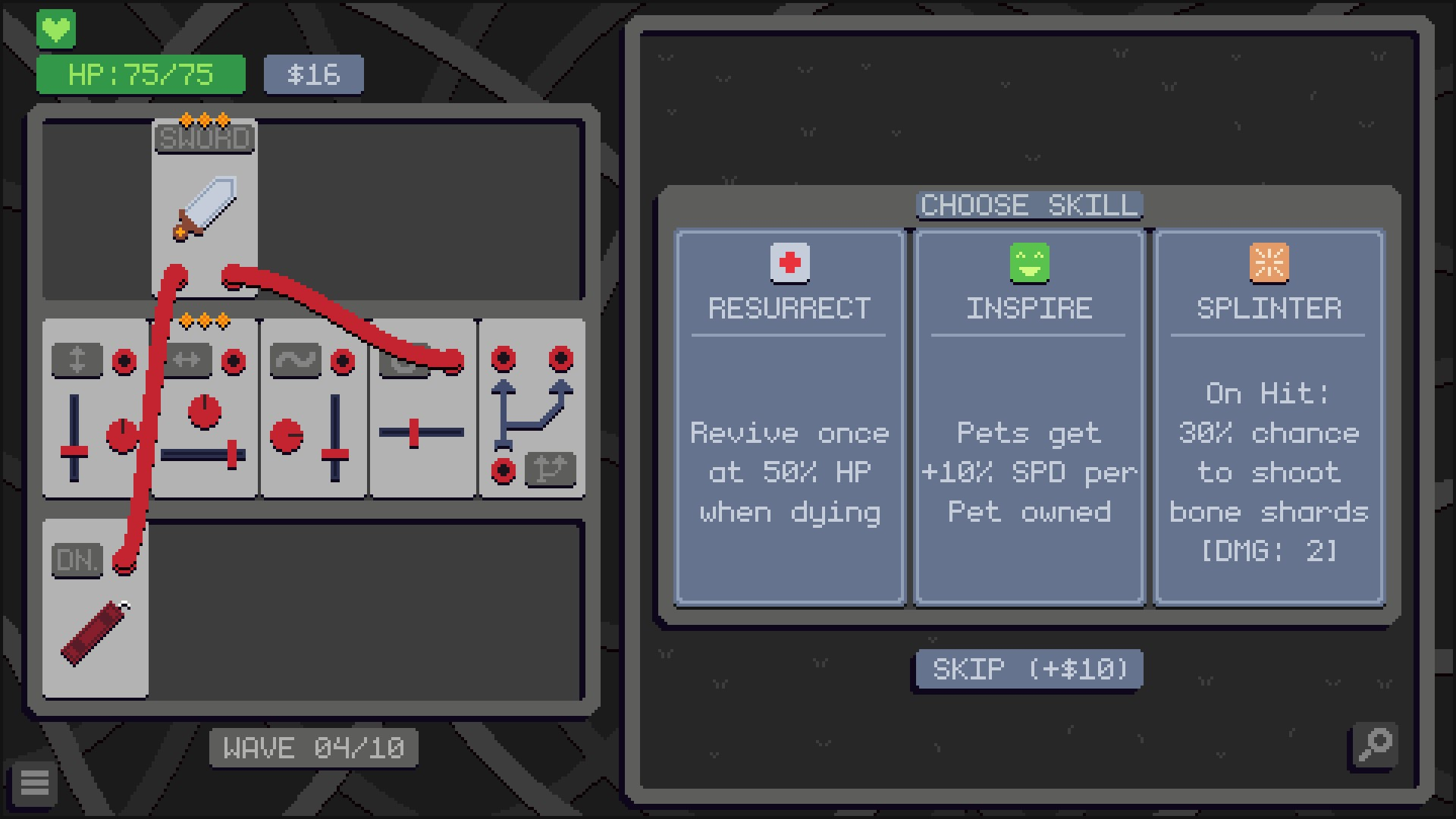Click the green heart icon
The image size is (1456, 819).
56,30
